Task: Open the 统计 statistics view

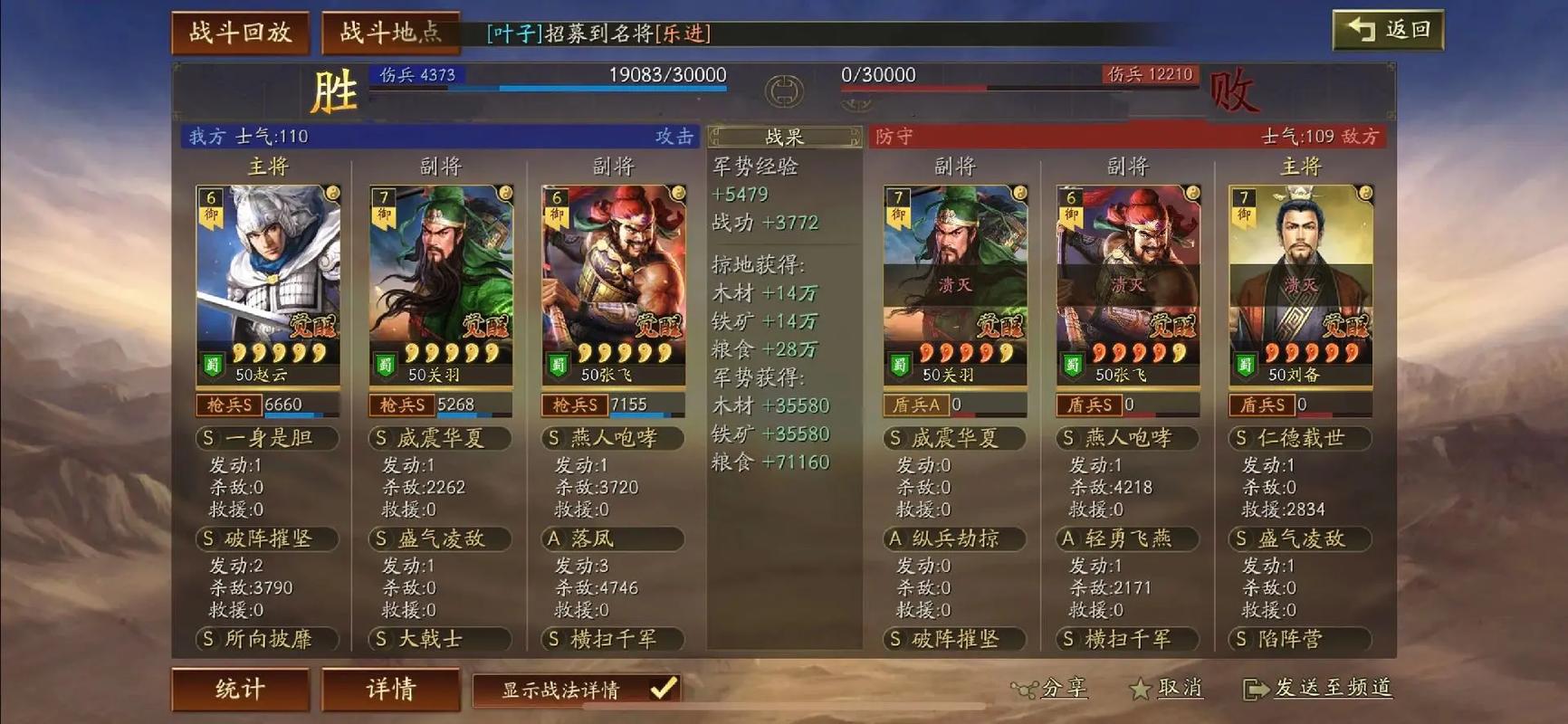Action: click(x=240, y=689)
